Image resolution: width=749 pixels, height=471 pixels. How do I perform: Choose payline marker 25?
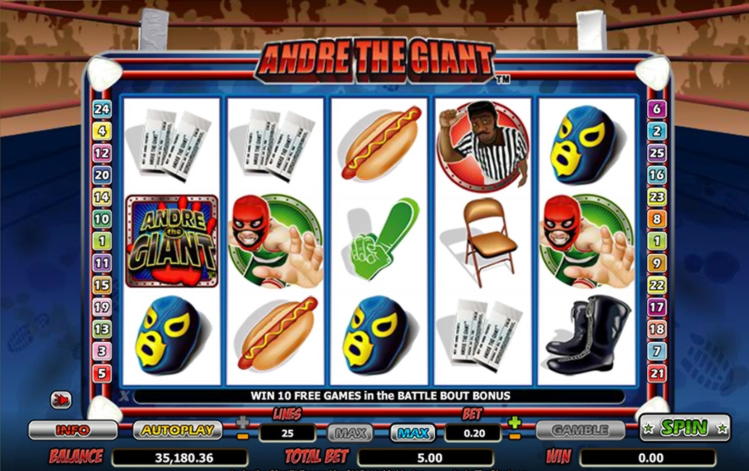(x=656, y=153)
